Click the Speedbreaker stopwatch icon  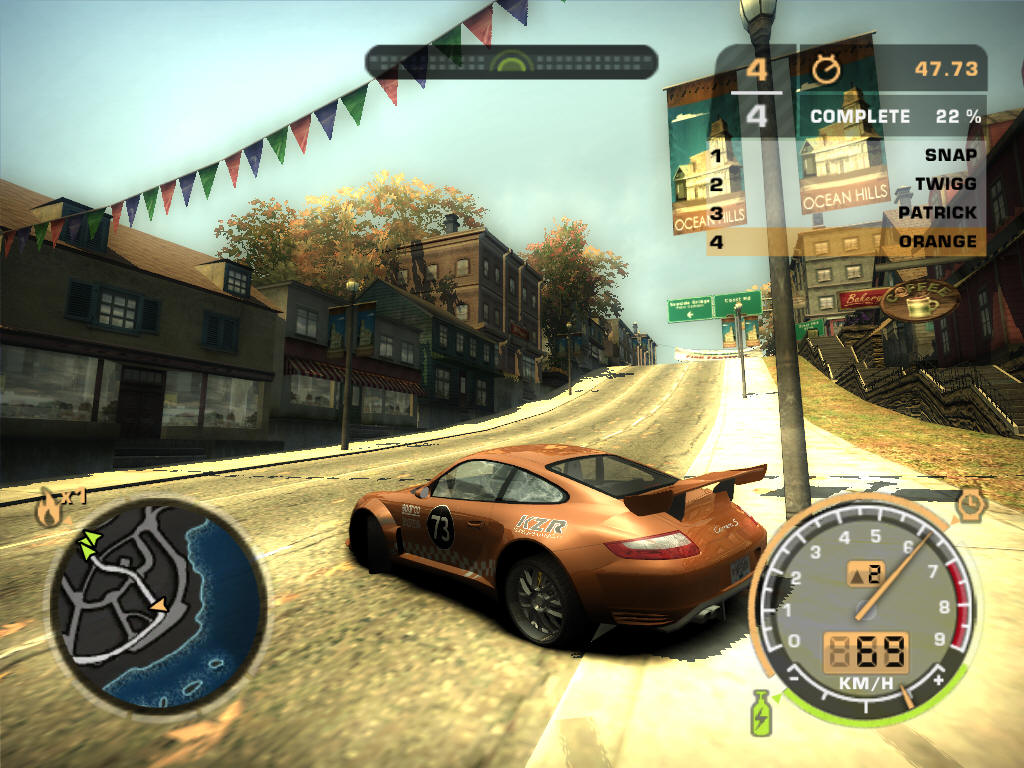pyautogui.click(x=969, y=503)
